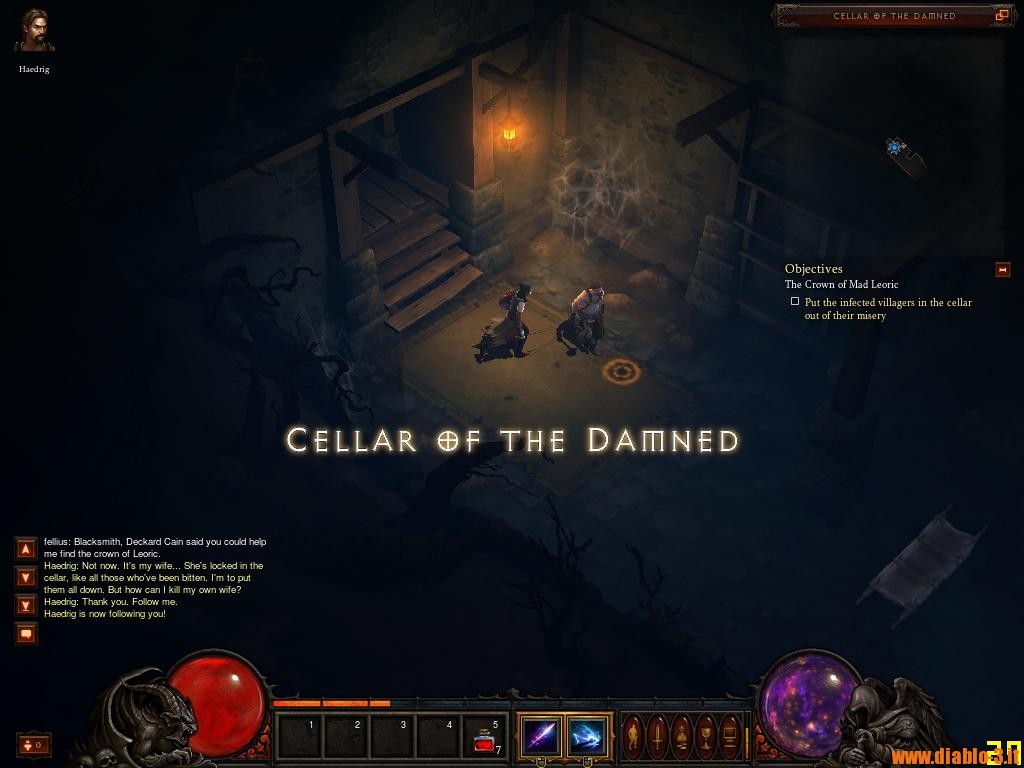The height and width of the screenshot is (768, 1024).
Task: Open the sword icon menu button
Action: (x=658, y=737)
